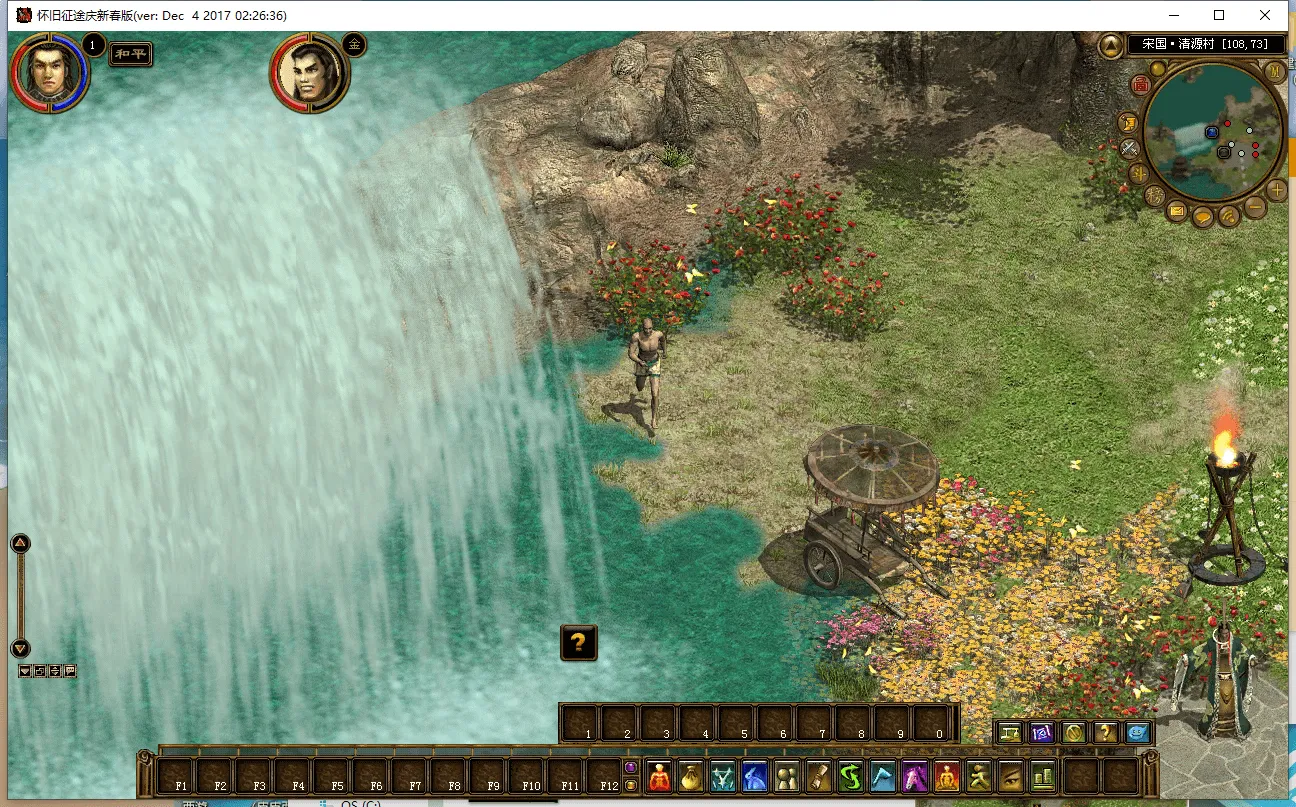This screenshot has width=1296, height=807.
Task: Click the player character portrait
Action: [x=48, y=72]
